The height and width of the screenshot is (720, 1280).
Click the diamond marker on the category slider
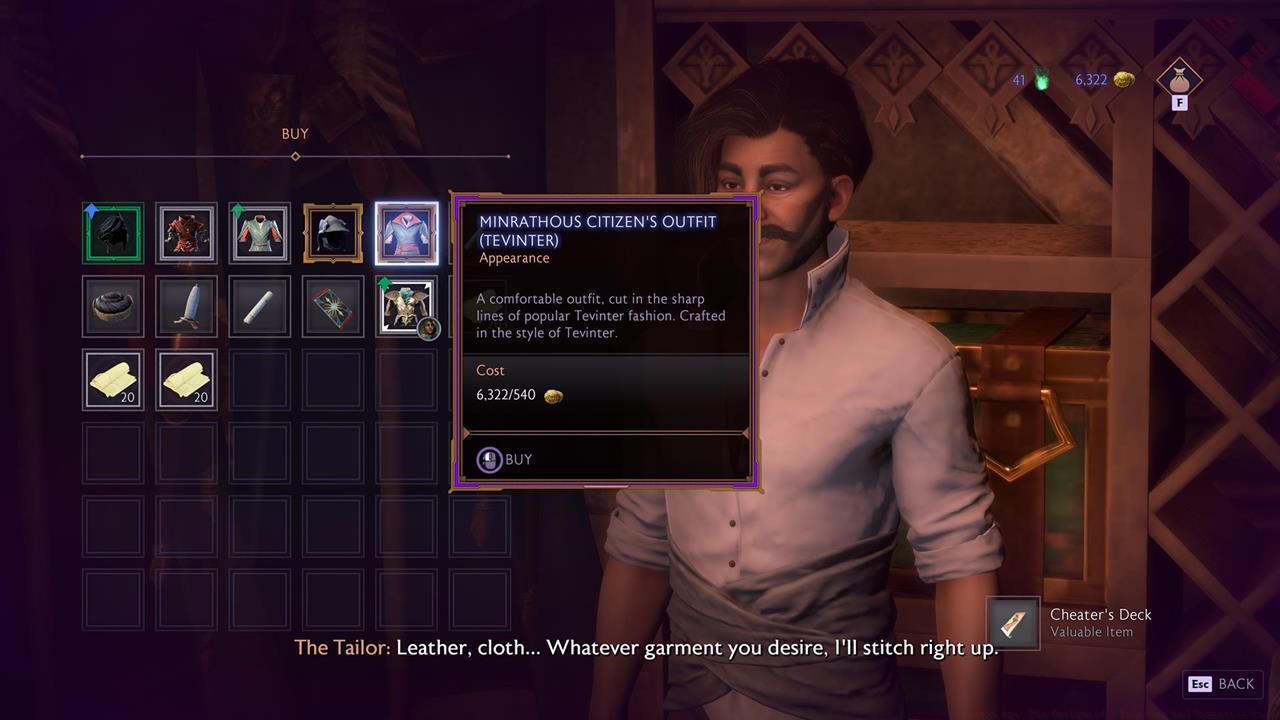coord(295,157)
